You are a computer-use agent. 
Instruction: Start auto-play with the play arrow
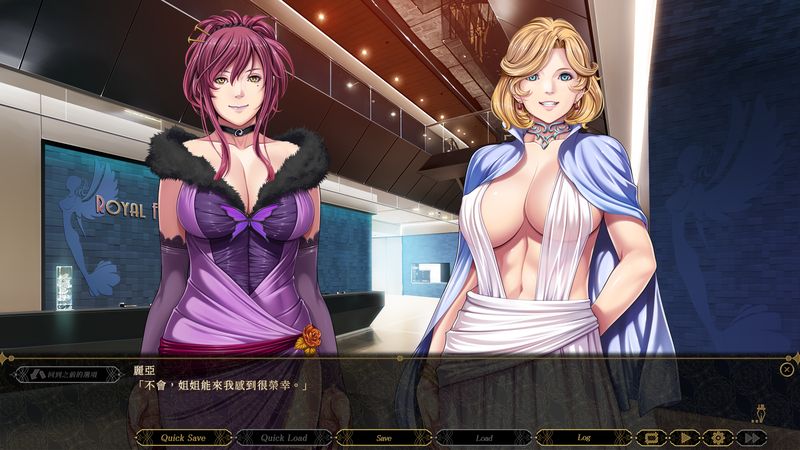pyautogui.click(x=685, y=437)
